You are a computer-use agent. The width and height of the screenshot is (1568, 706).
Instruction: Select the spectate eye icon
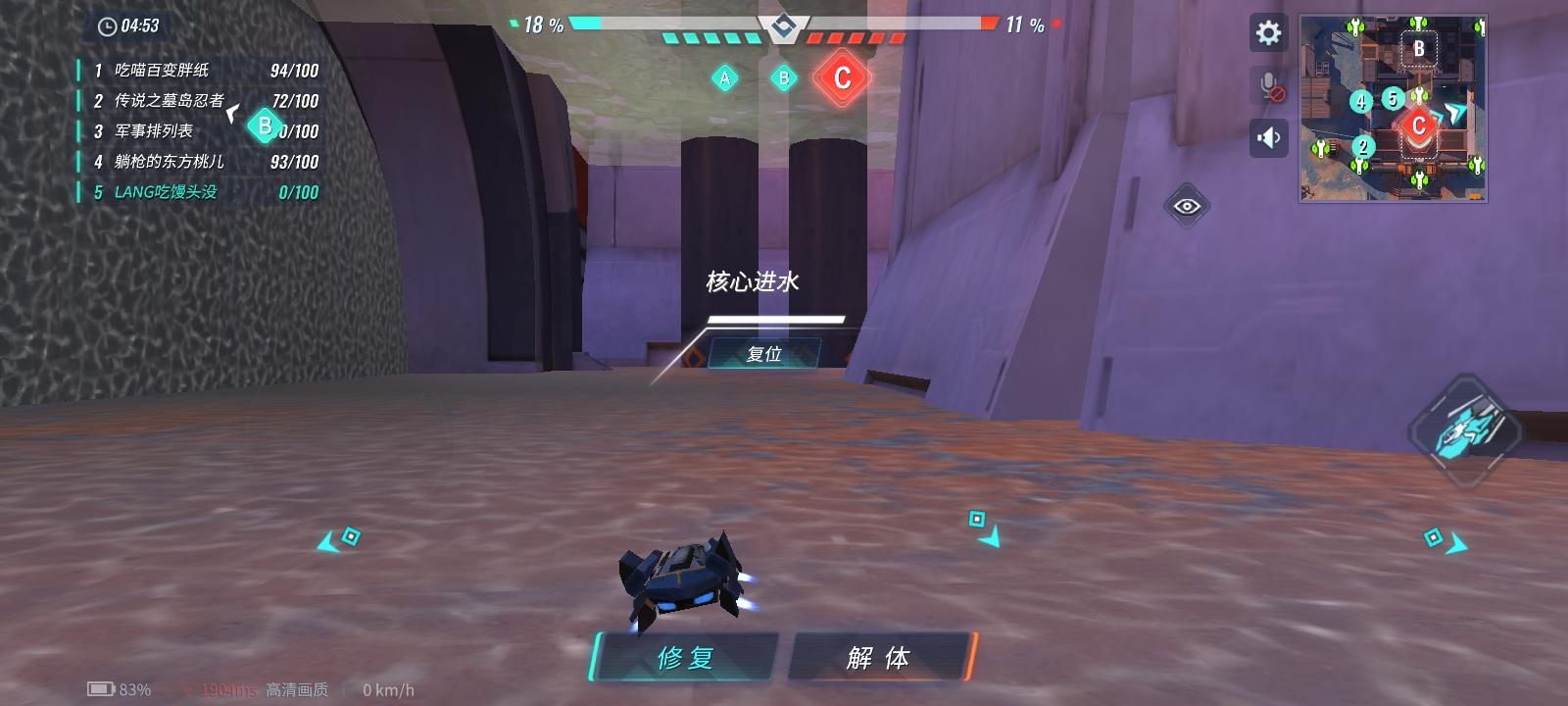[1187, 205]
